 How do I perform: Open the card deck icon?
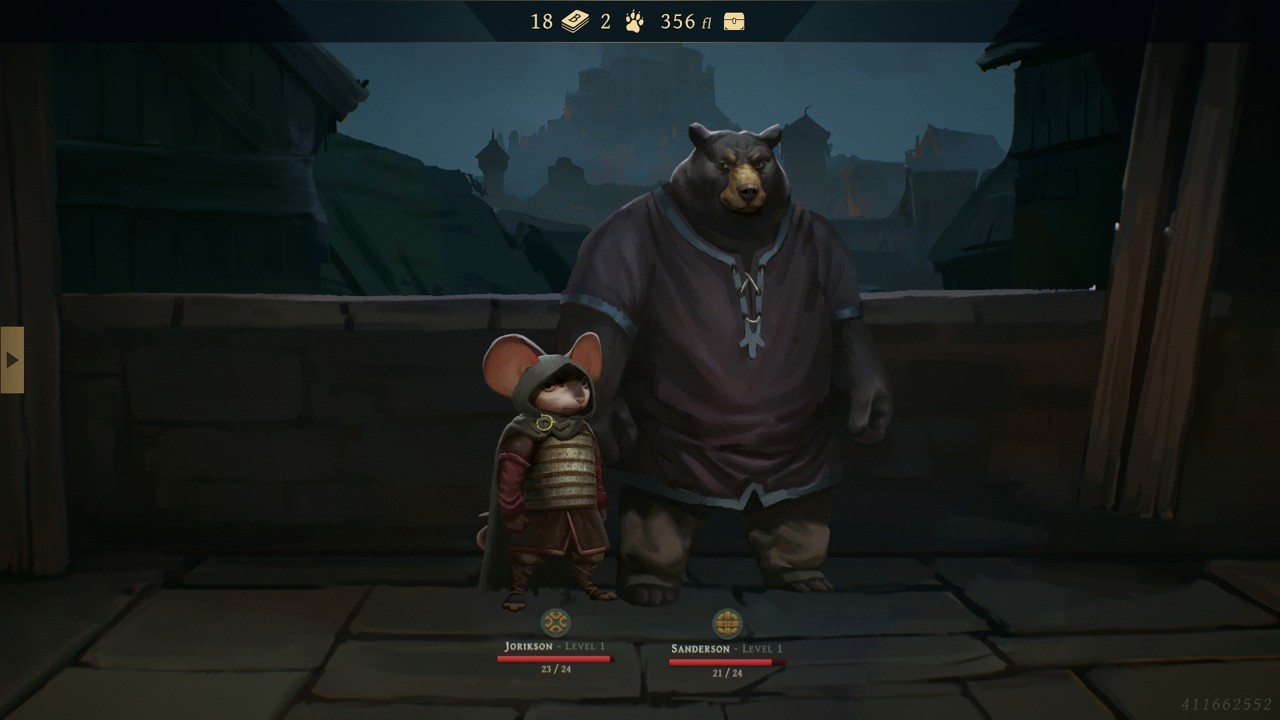click(574, 22)
